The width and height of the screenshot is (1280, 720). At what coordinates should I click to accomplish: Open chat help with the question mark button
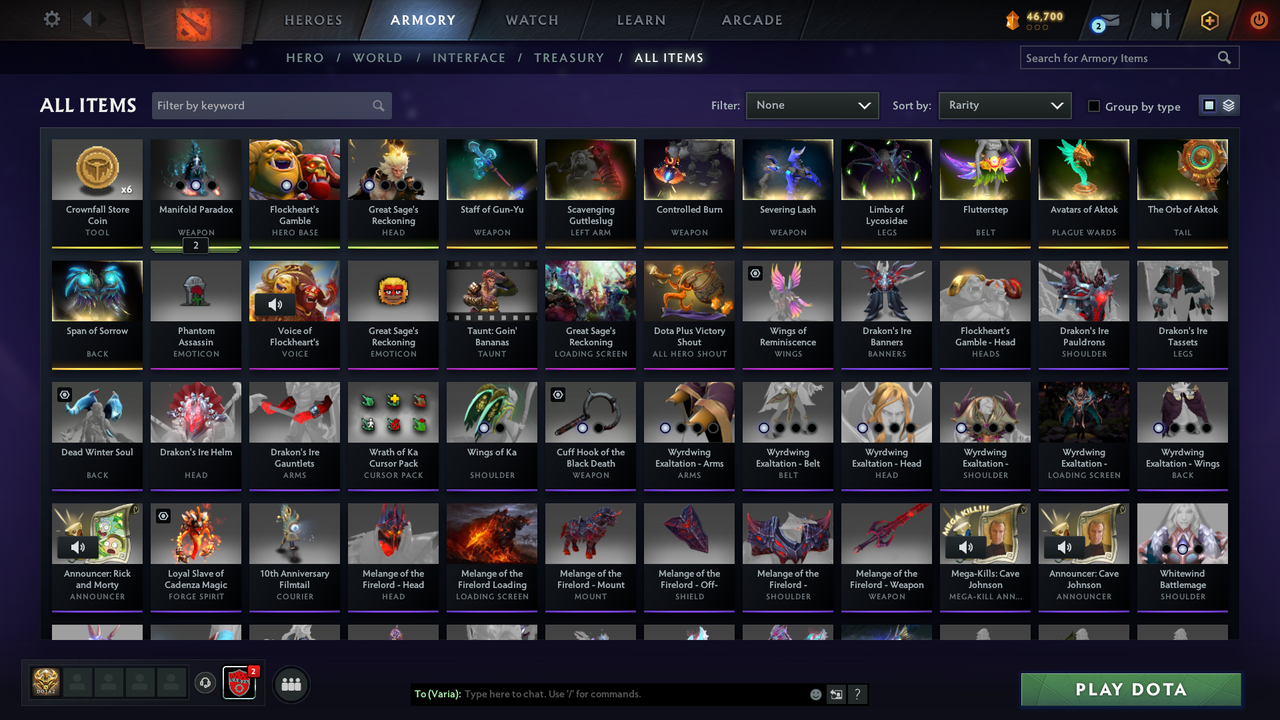coord(857,693)
